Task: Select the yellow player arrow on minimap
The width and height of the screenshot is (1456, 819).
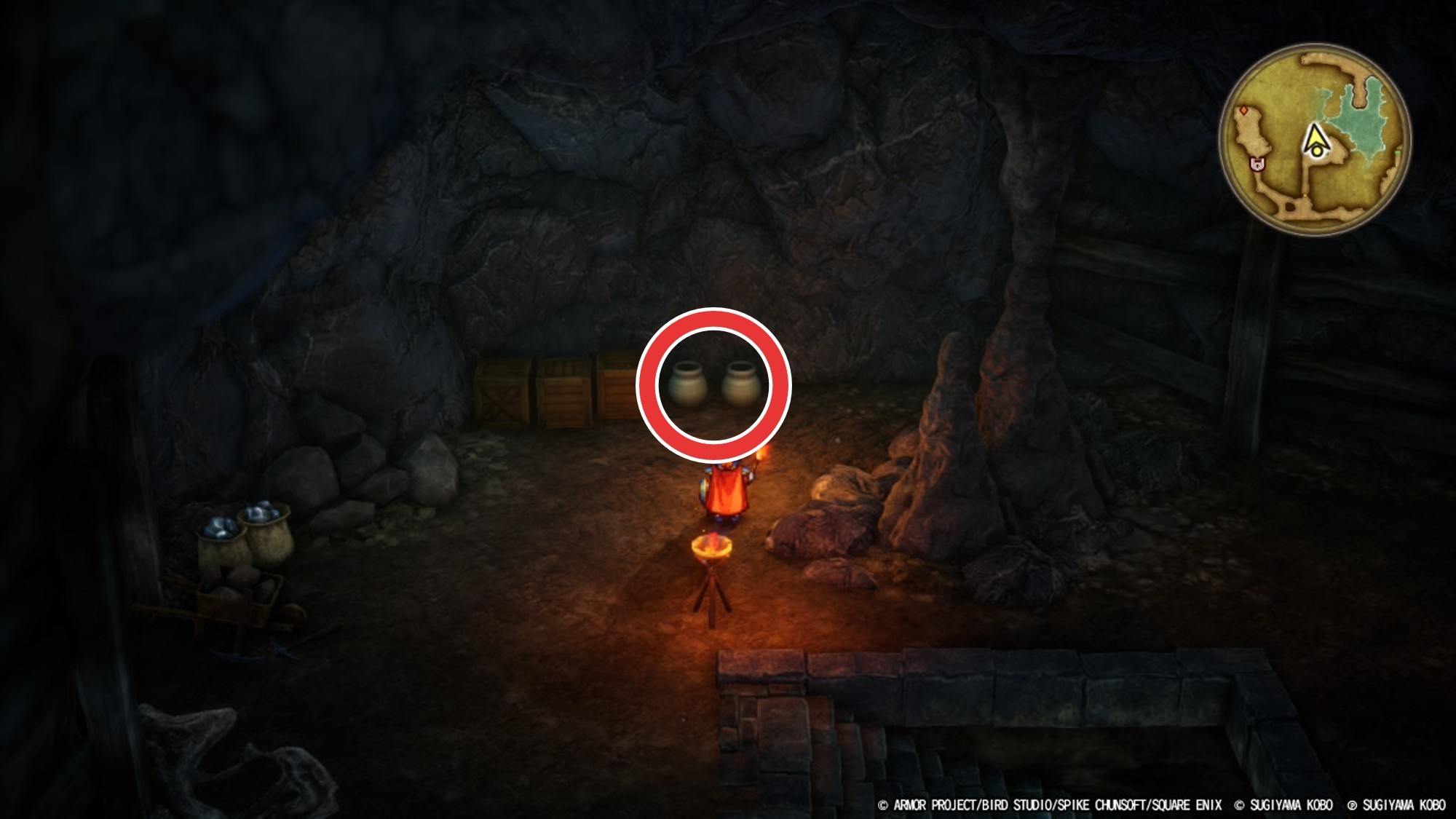Action: 1315,140
